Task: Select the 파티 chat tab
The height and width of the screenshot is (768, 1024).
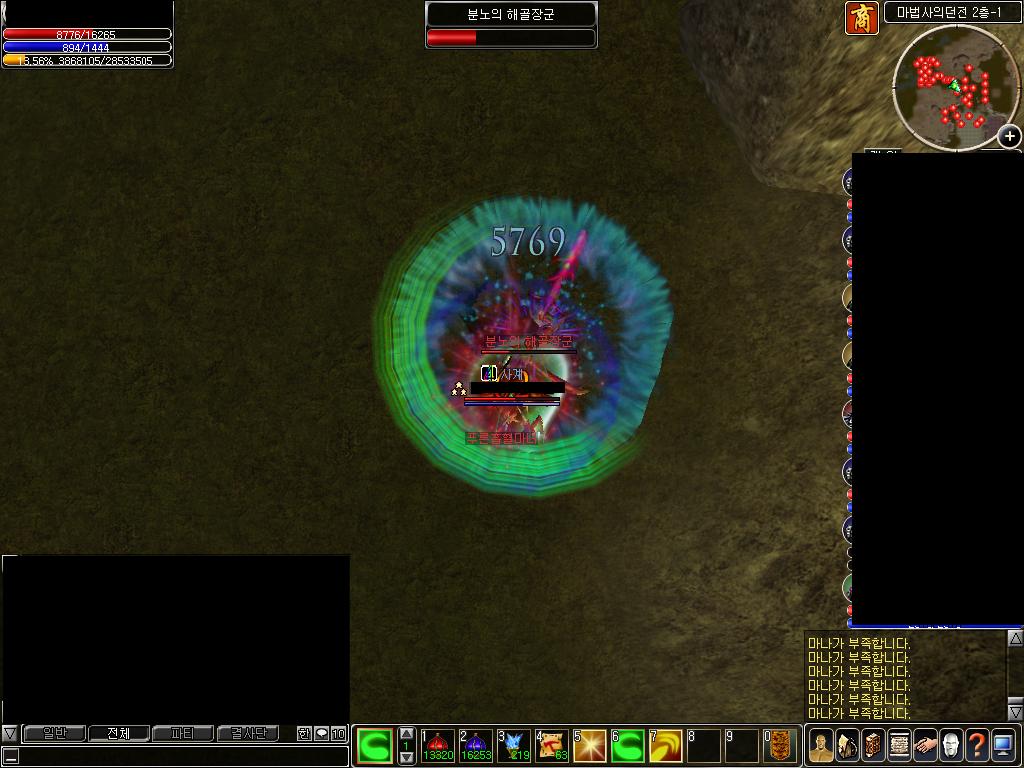Action: 182,733
